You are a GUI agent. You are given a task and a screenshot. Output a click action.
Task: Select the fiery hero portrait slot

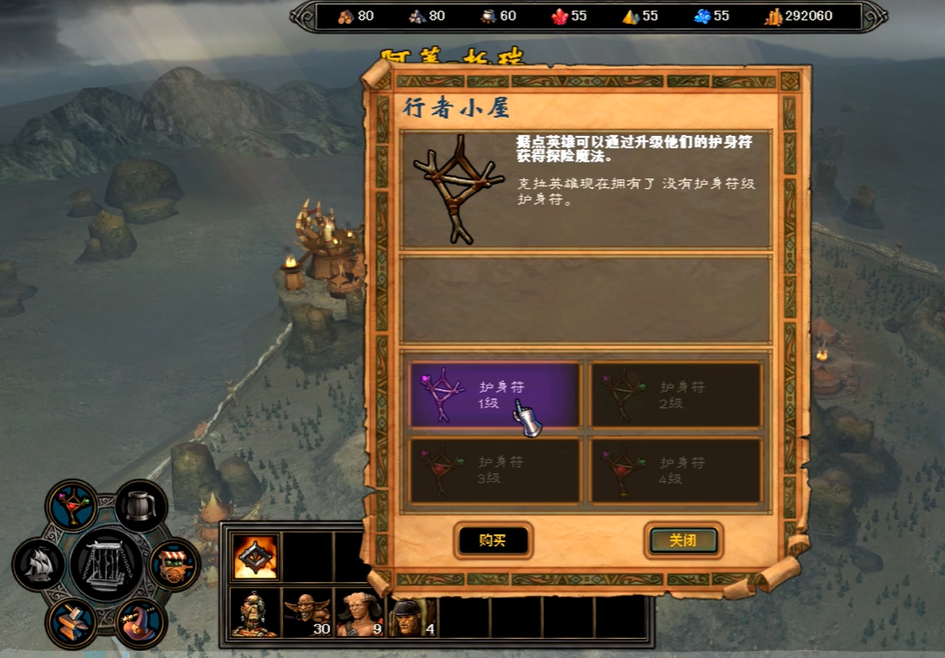[x=254, y=558]
